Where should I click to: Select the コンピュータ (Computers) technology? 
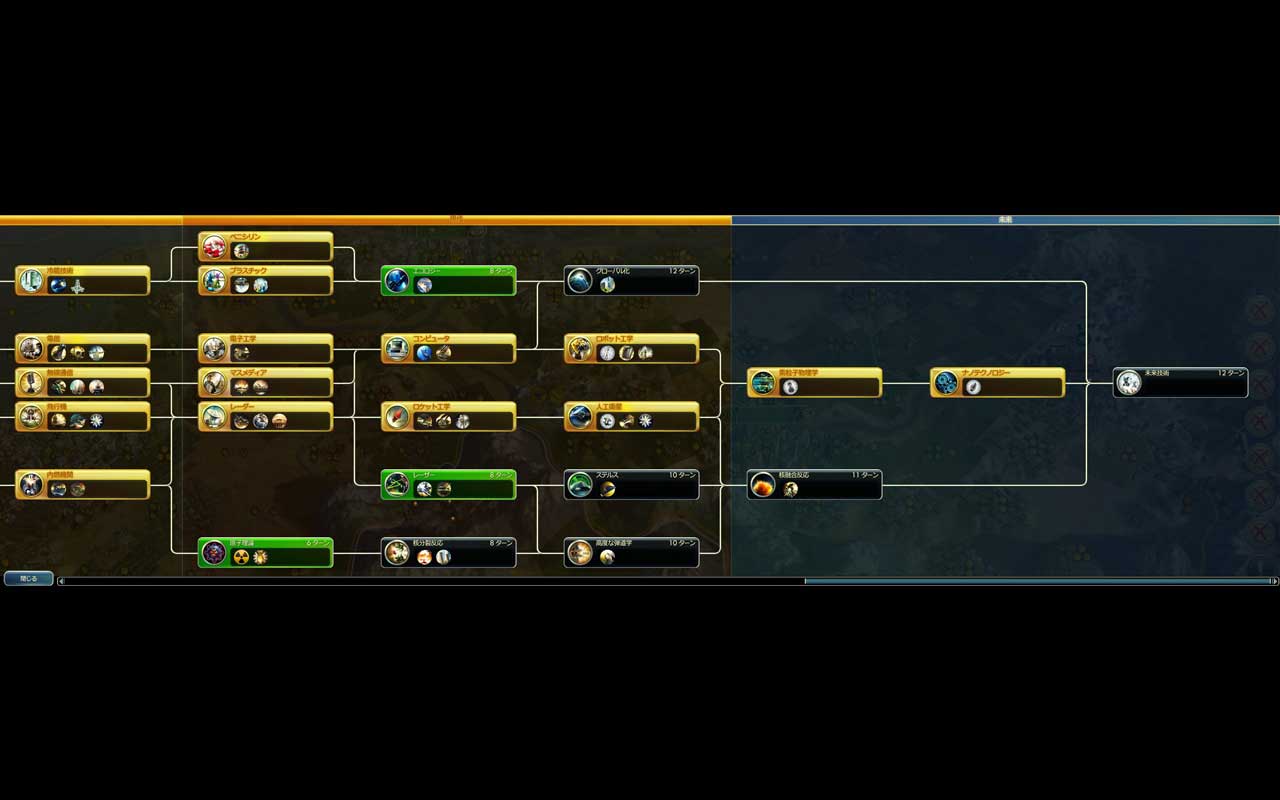tap(449, 349)
